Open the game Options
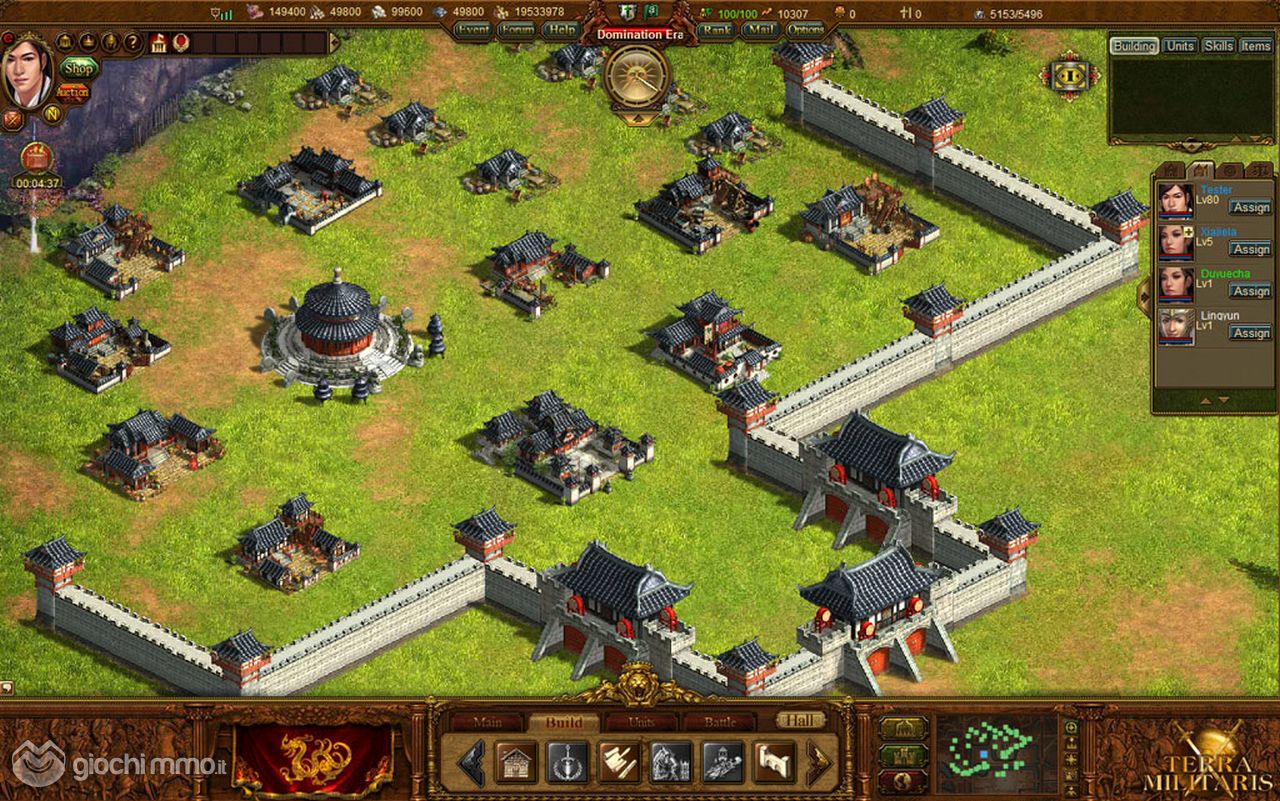The width and height of the screenshot is (1280, 801). (x=806, y=30)
